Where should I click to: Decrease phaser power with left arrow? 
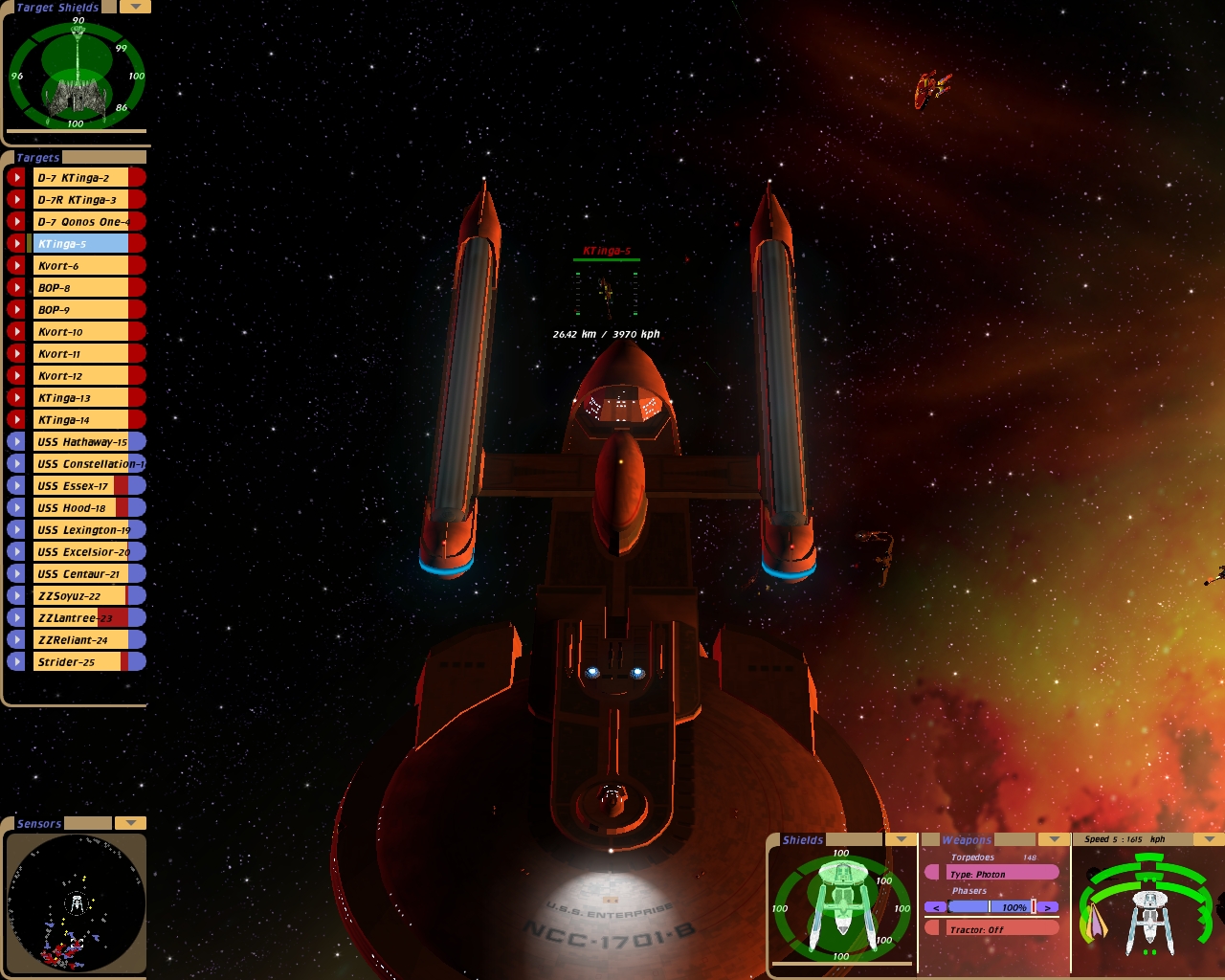[935, 907]
